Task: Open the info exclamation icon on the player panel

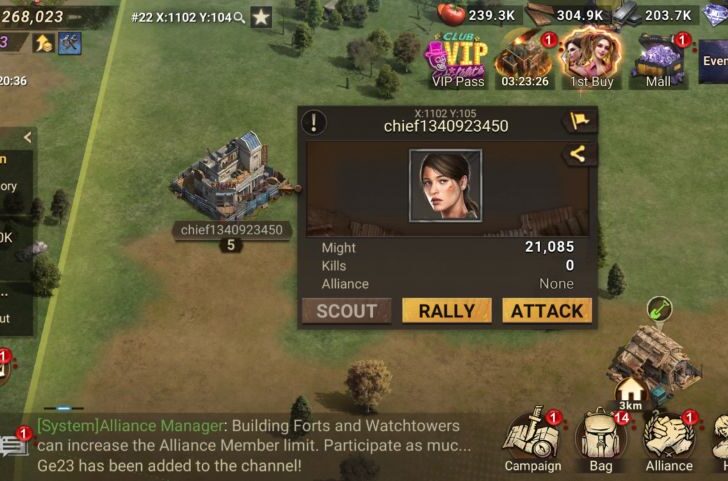Action: [x=315, y=123]
